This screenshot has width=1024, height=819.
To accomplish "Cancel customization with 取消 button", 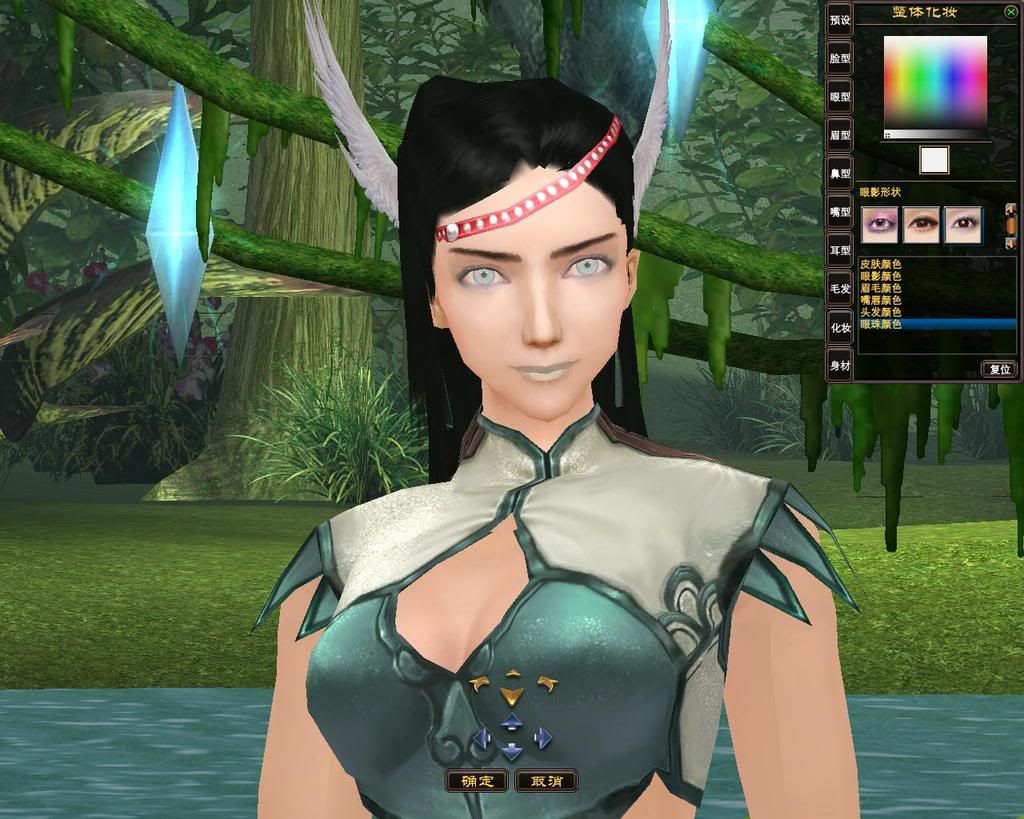I will 546,781.
